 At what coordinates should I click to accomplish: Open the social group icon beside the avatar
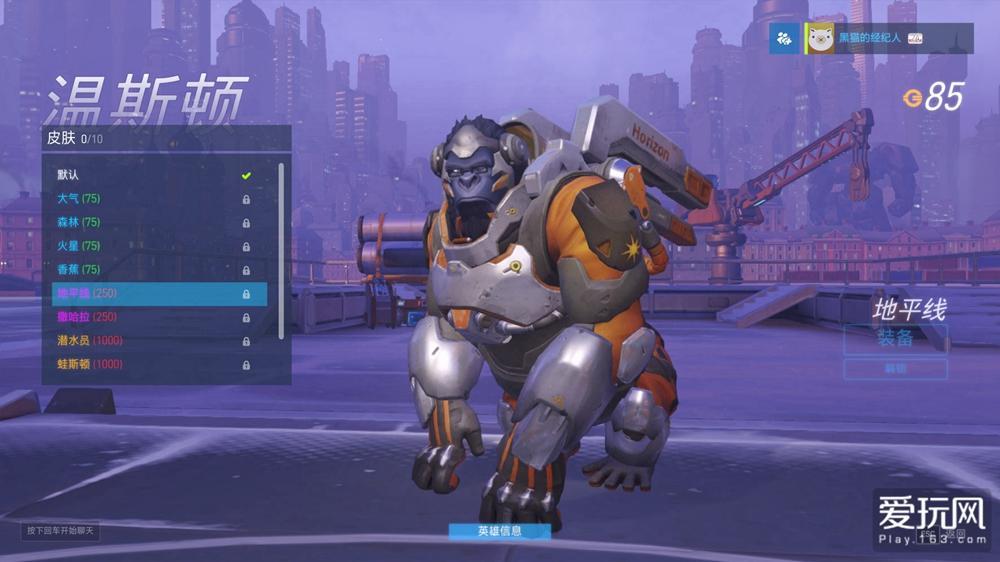(786, 38)
